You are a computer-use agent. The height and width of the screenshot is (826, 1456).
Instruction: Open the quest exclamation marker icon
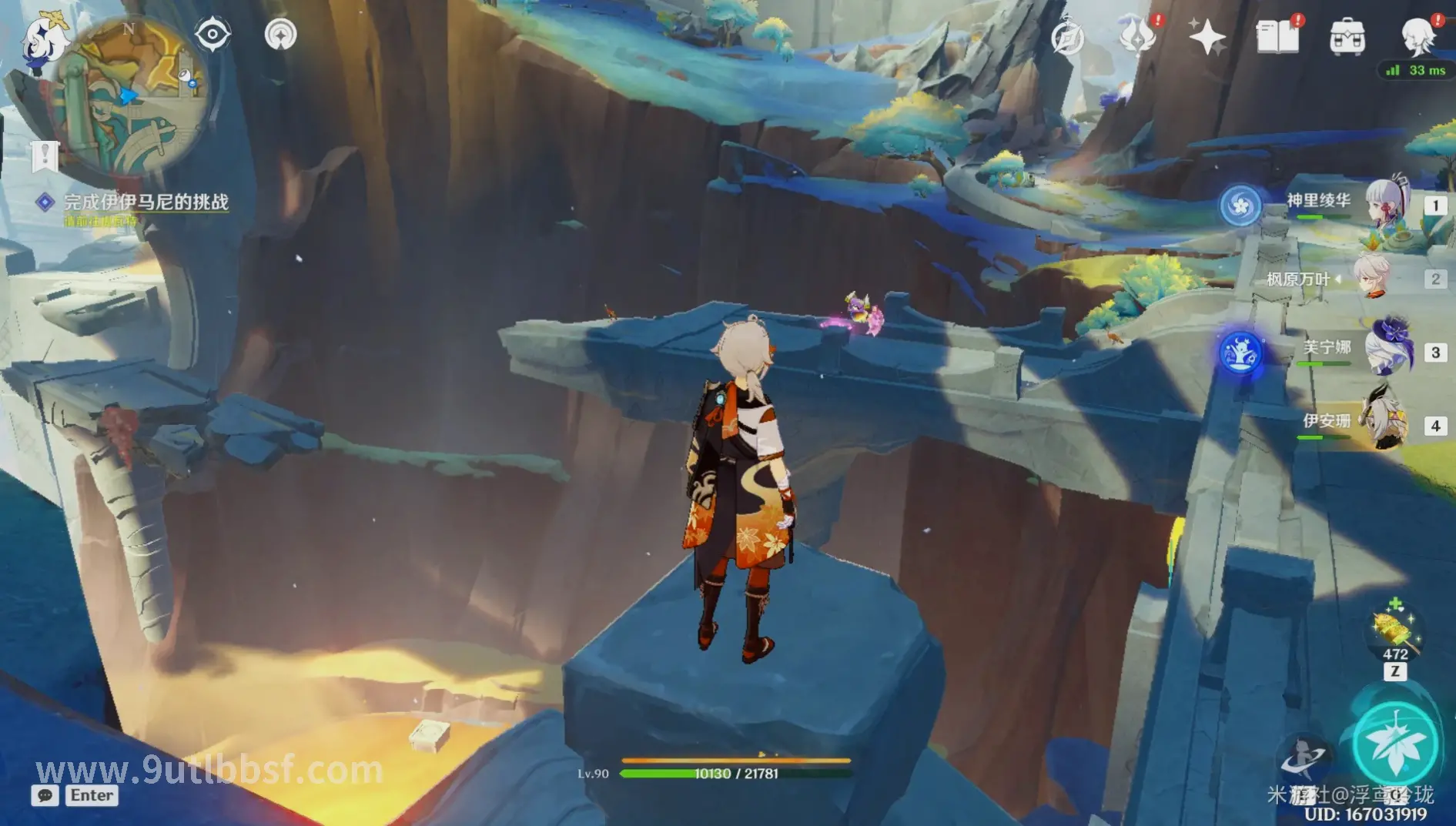pos(45,155)
